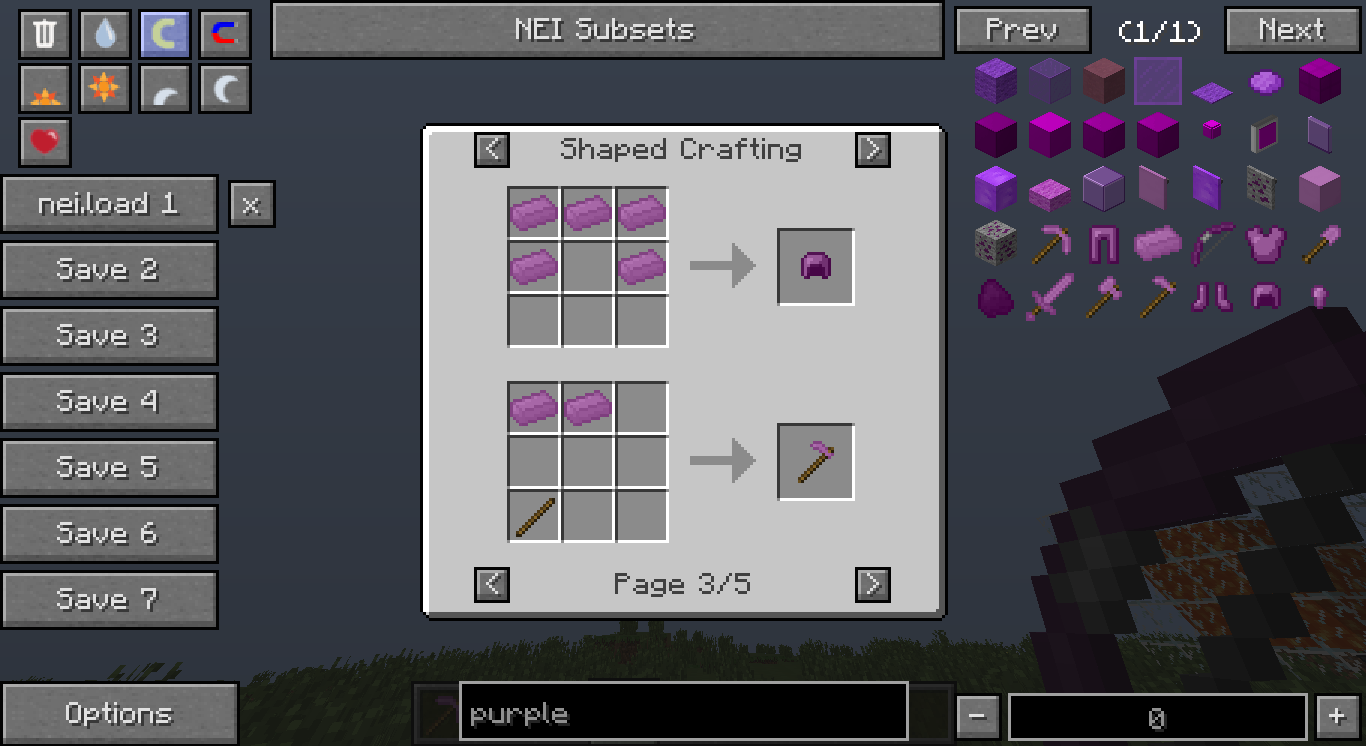Toggle creative mode with the C icon
This screenshot has width=1366, height=746.
[x=164, y=32]
